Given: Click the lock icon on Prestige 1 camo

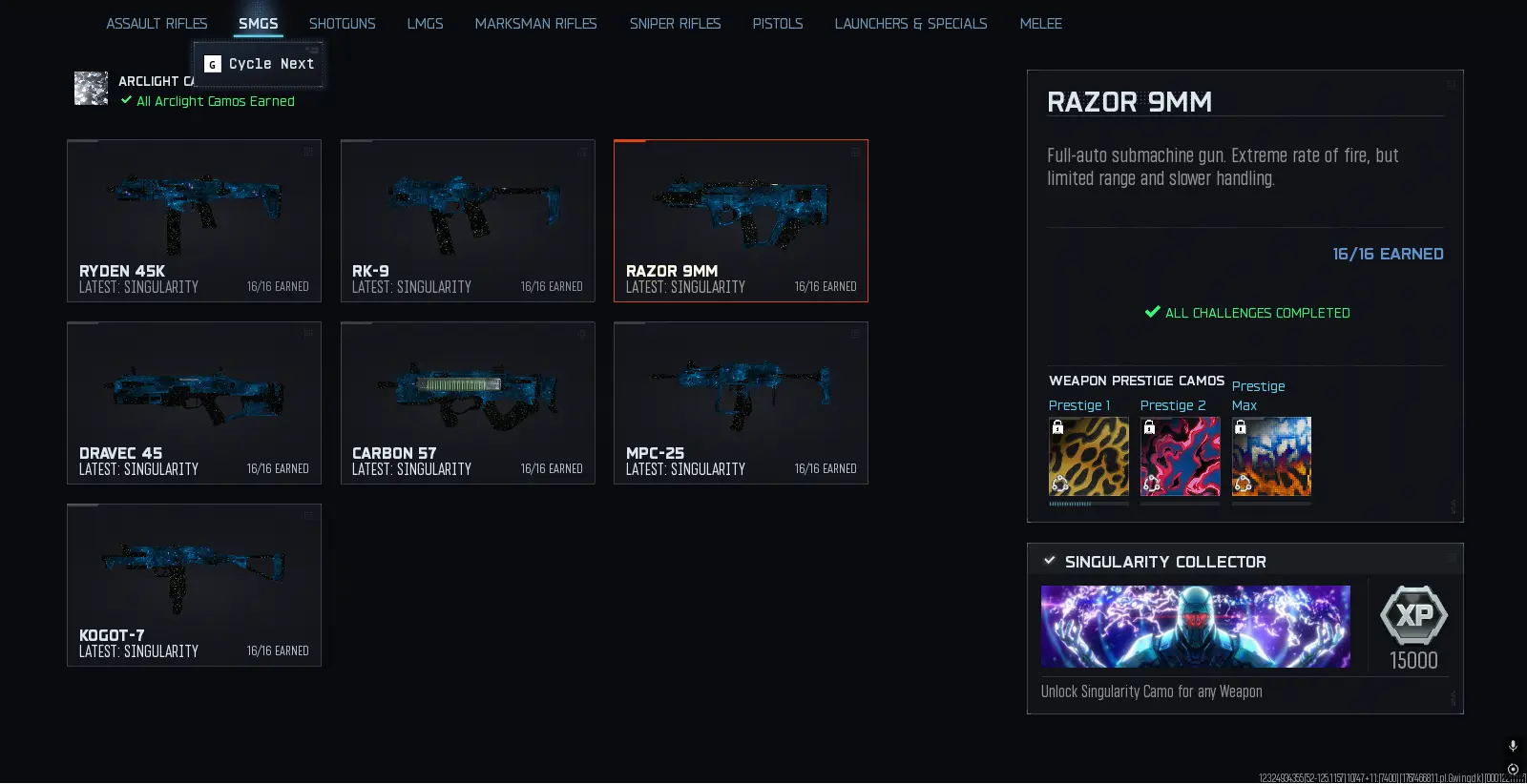Looking at the screenshot, I should tap(1059, 427).
